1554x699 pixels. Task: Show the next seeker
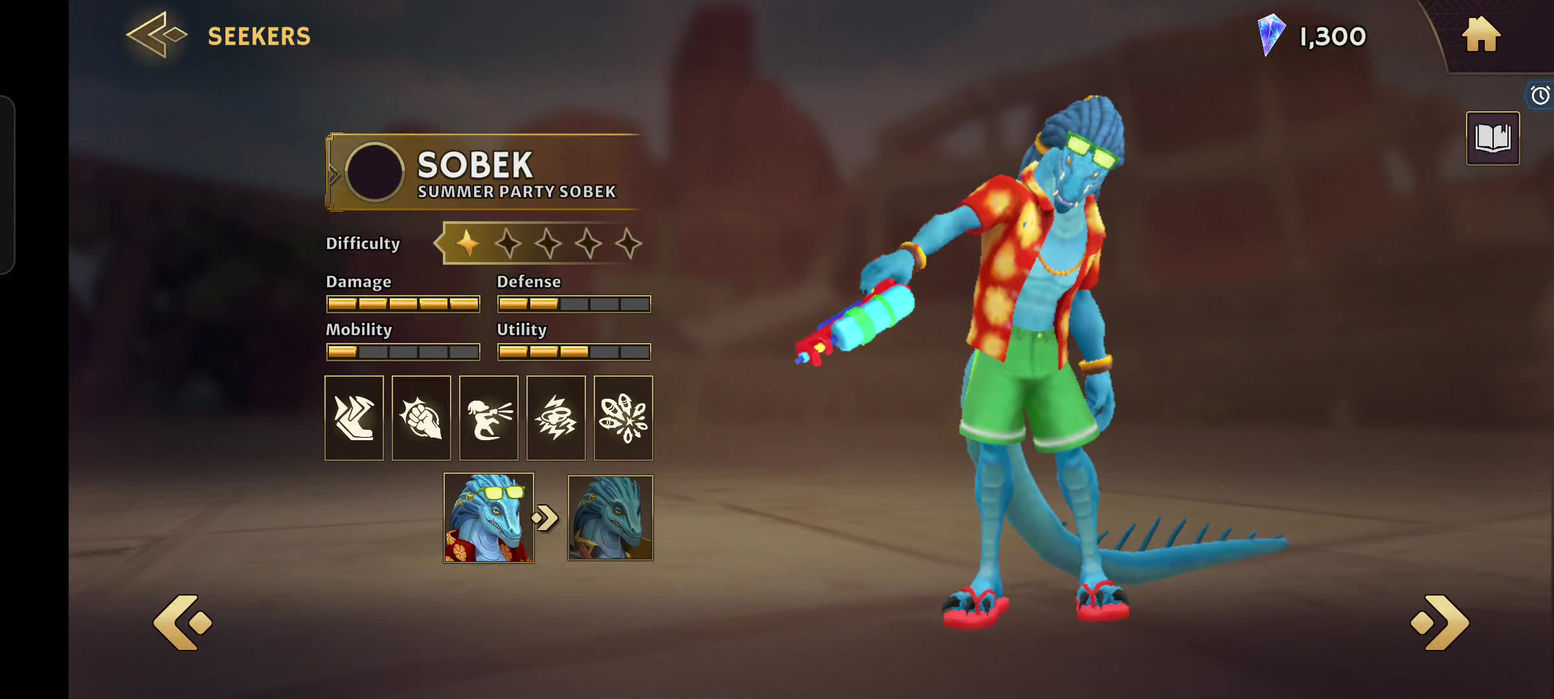point(1440,622)
